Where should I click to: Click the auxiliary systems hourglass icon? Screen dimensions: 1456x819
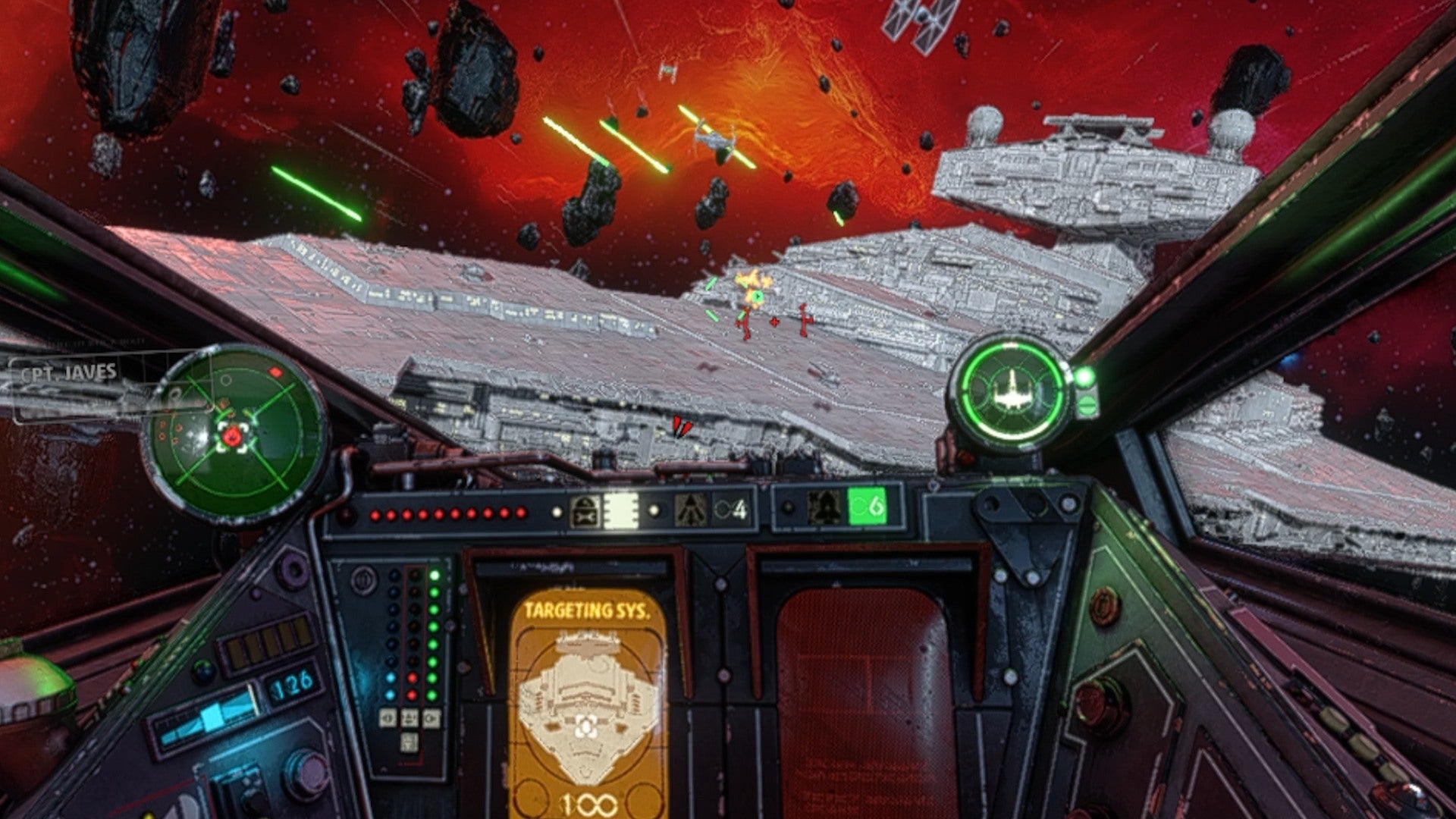[585, 509]
